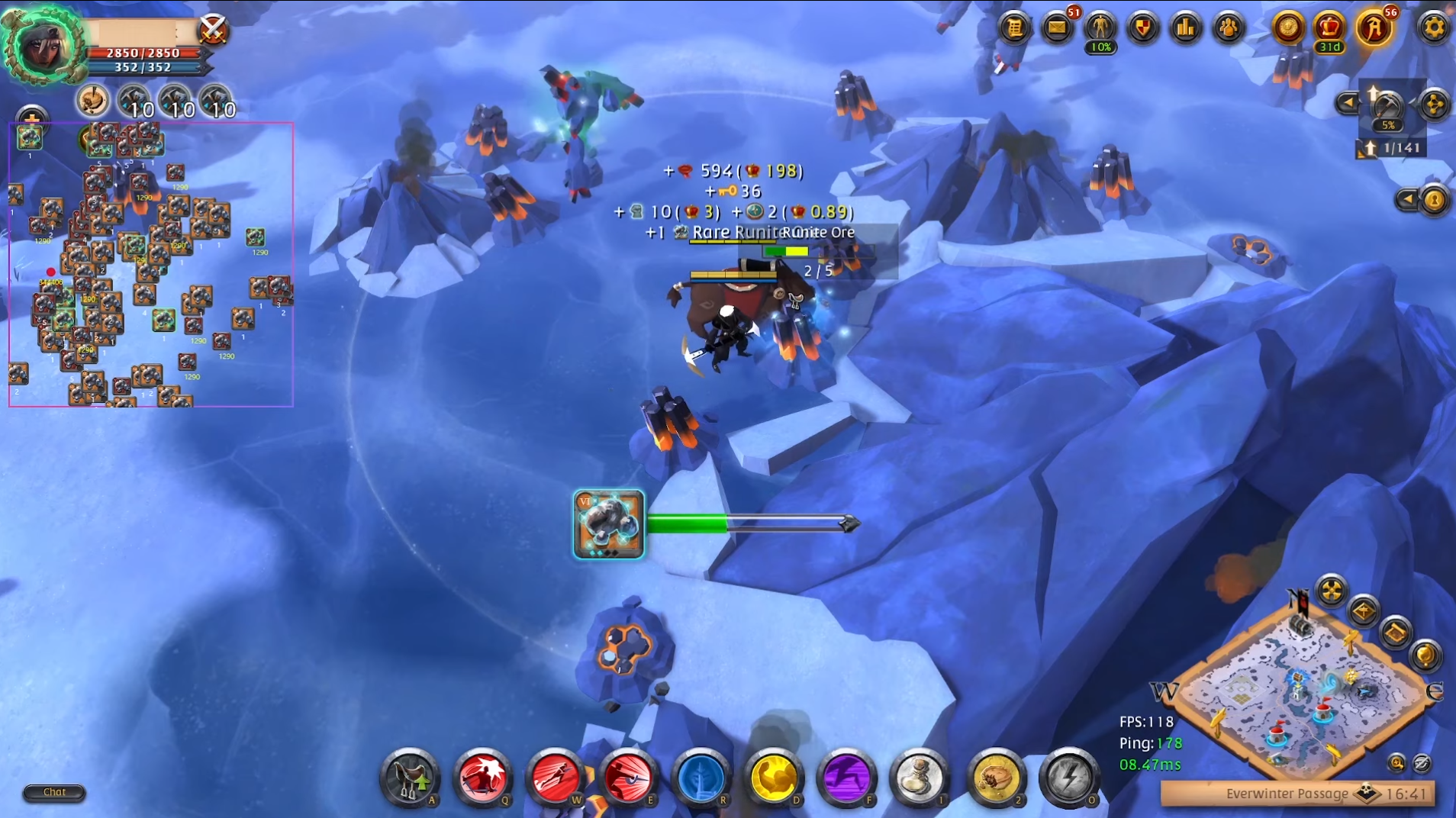
Task: Open the Albion journal 'A' icon
Action: [1374, 28]
